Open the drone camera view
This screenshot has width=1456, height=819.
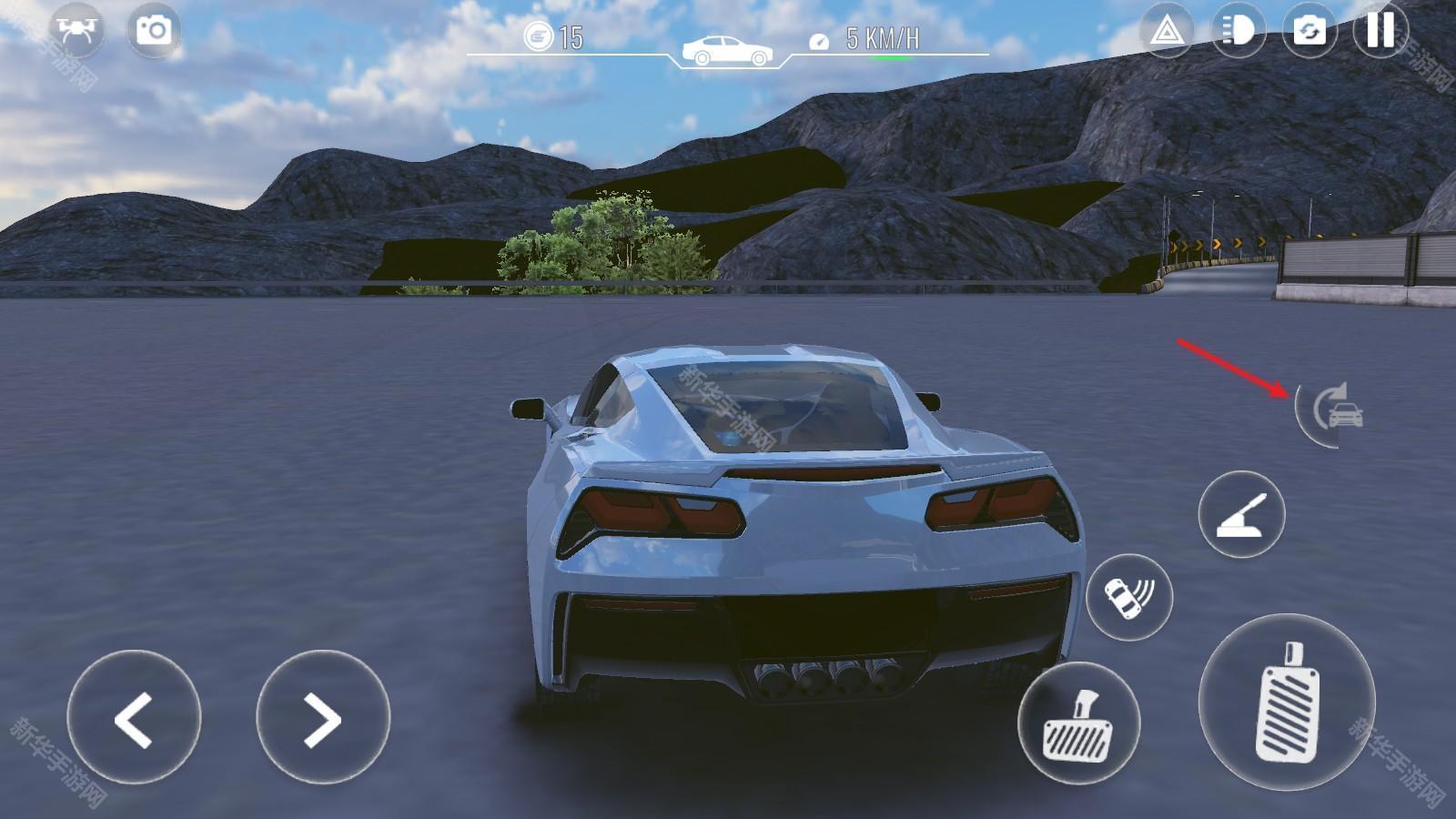[x=76, y=30]
